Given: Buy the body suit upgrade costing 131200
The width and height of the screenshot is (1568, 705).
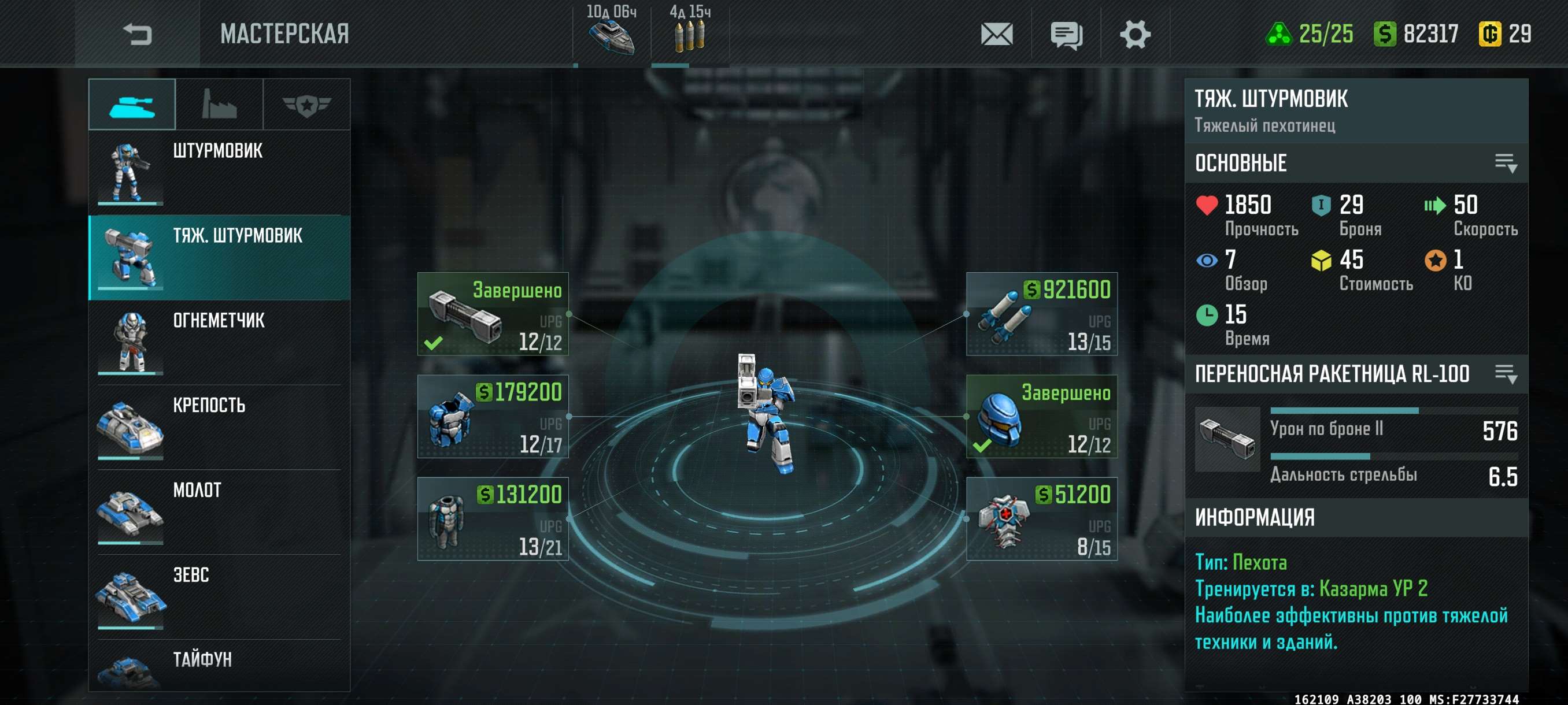Looking at the screenshot, I should (493, 519).
